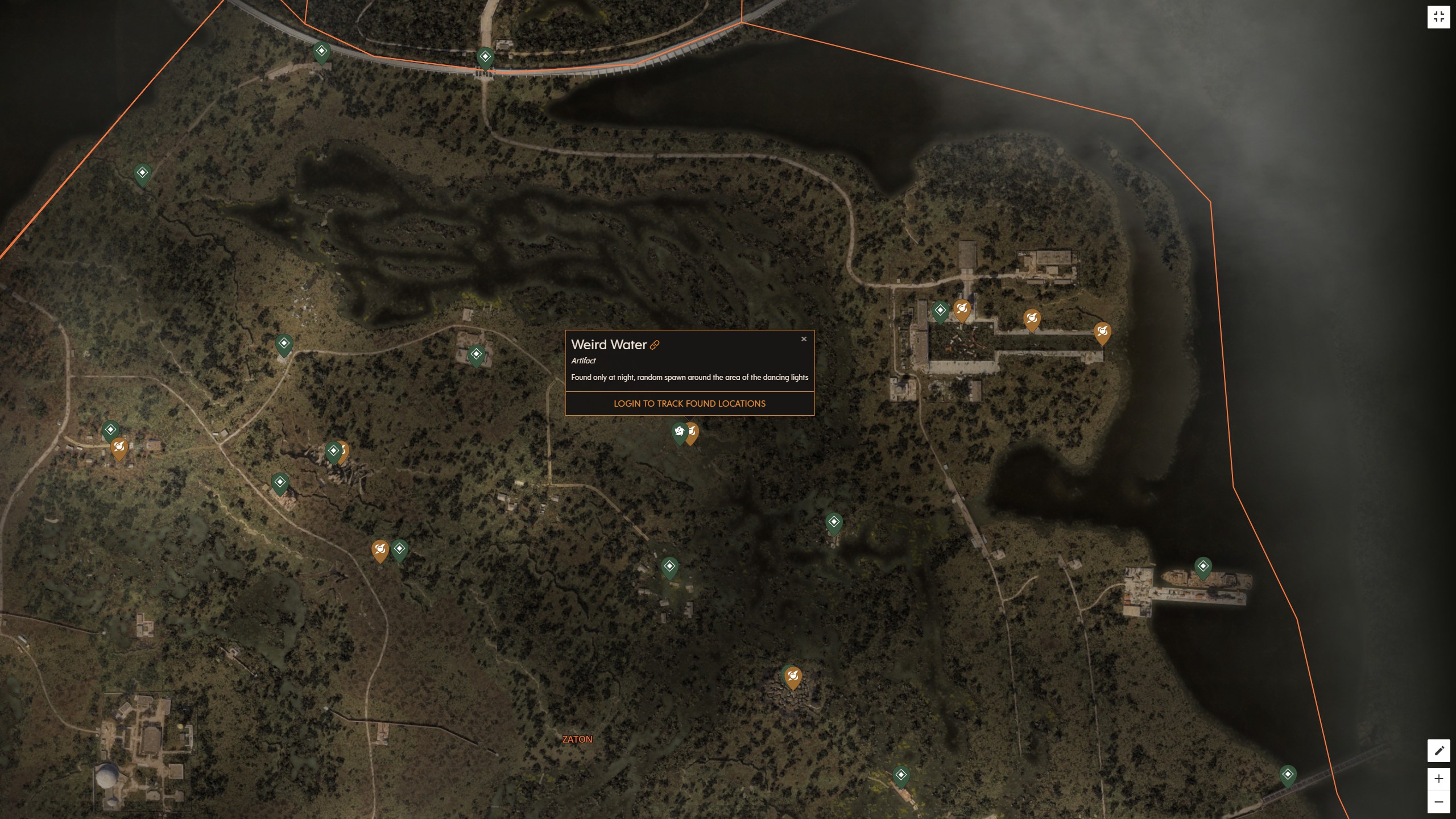The width and height of the screenshot is (1456, 819).
Task: Zoom out using the minus button
Action: pos(1440,800)
